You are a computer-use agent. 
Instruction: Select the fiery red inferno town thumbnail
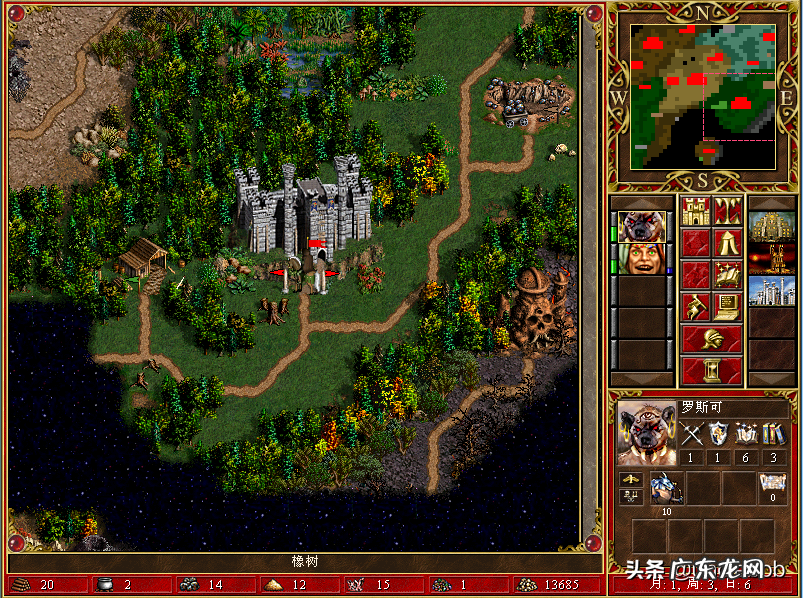point(771,258)
